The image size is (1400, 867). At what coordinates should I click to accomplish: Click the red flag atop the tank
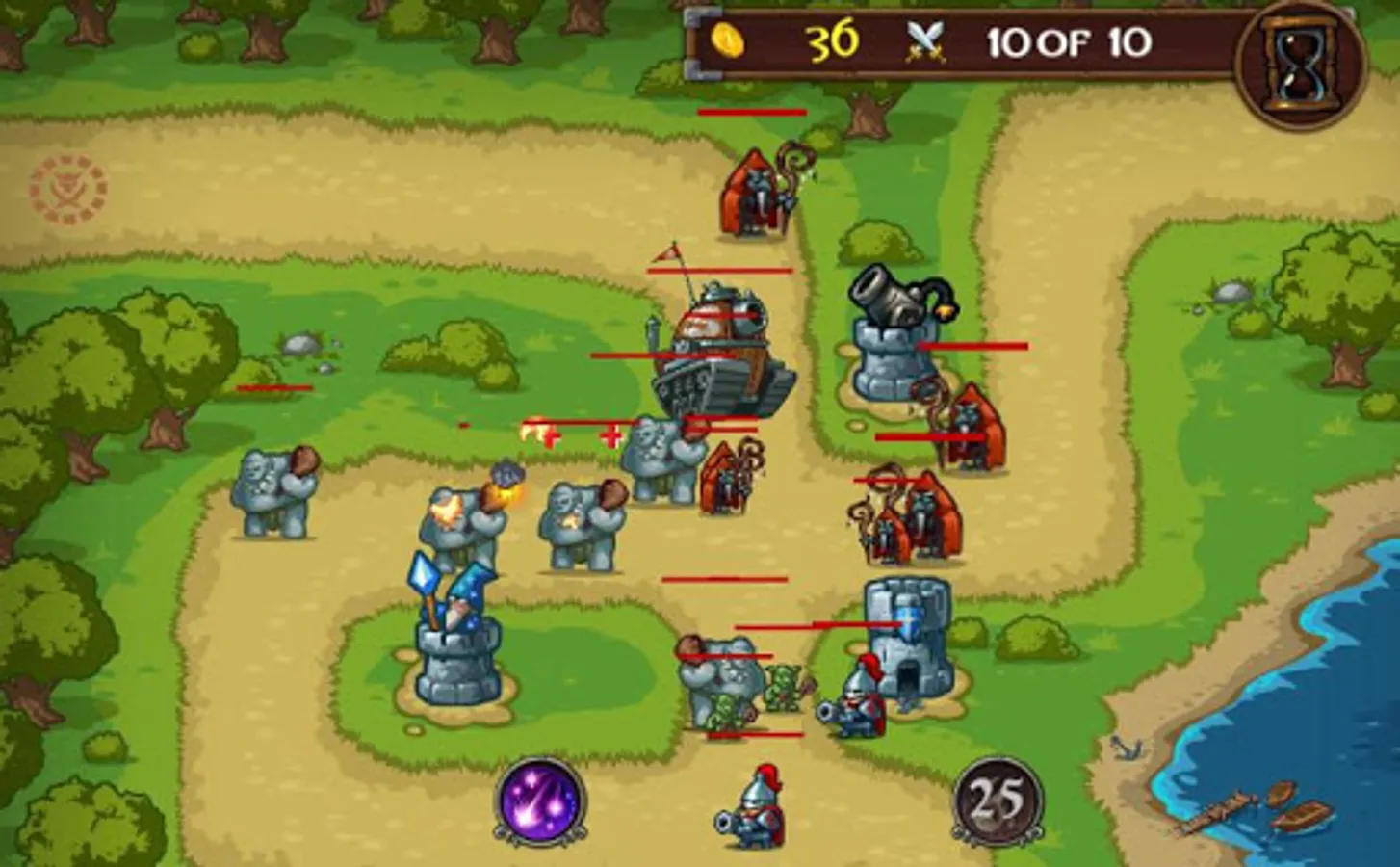[x=666, y=255]
